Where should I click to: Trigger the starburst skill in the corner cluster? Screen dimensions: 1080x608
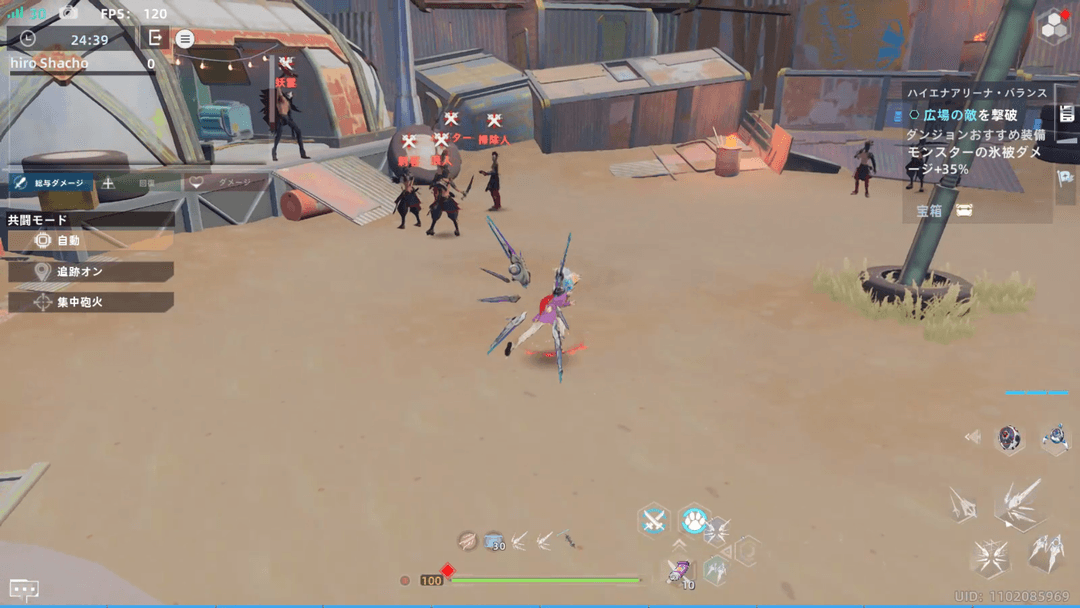[990, 557]
